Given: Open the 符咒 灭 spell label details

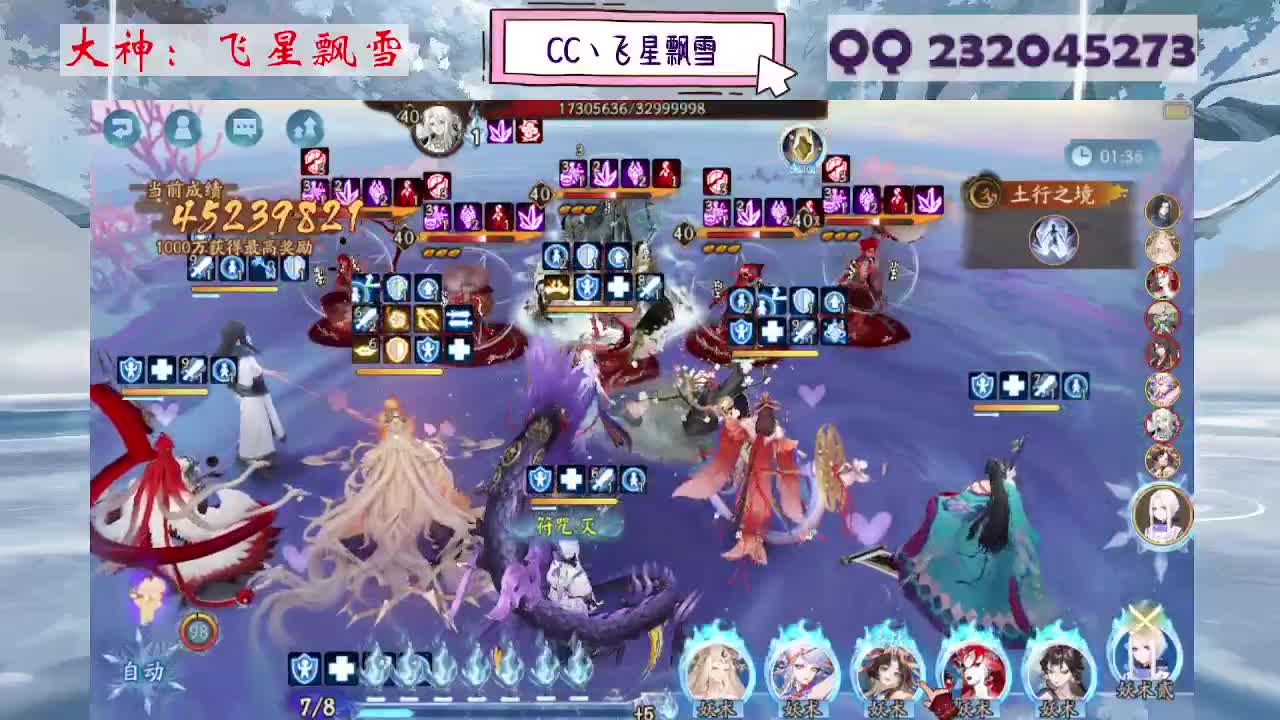Looking at the screenshot, I should [565, 523].
